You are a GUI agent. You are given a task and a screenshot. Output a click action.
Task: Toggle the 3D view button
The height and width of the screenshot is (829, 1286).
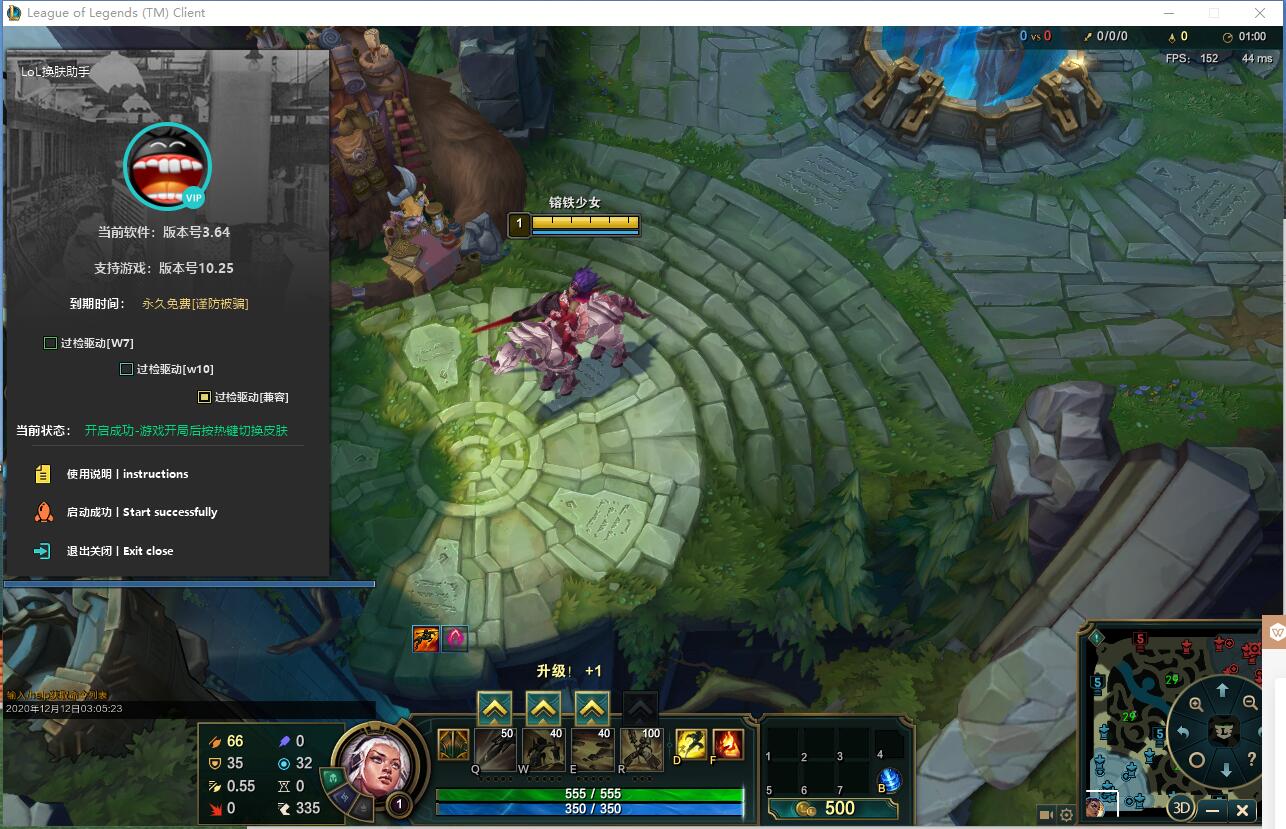point(1181,809)
